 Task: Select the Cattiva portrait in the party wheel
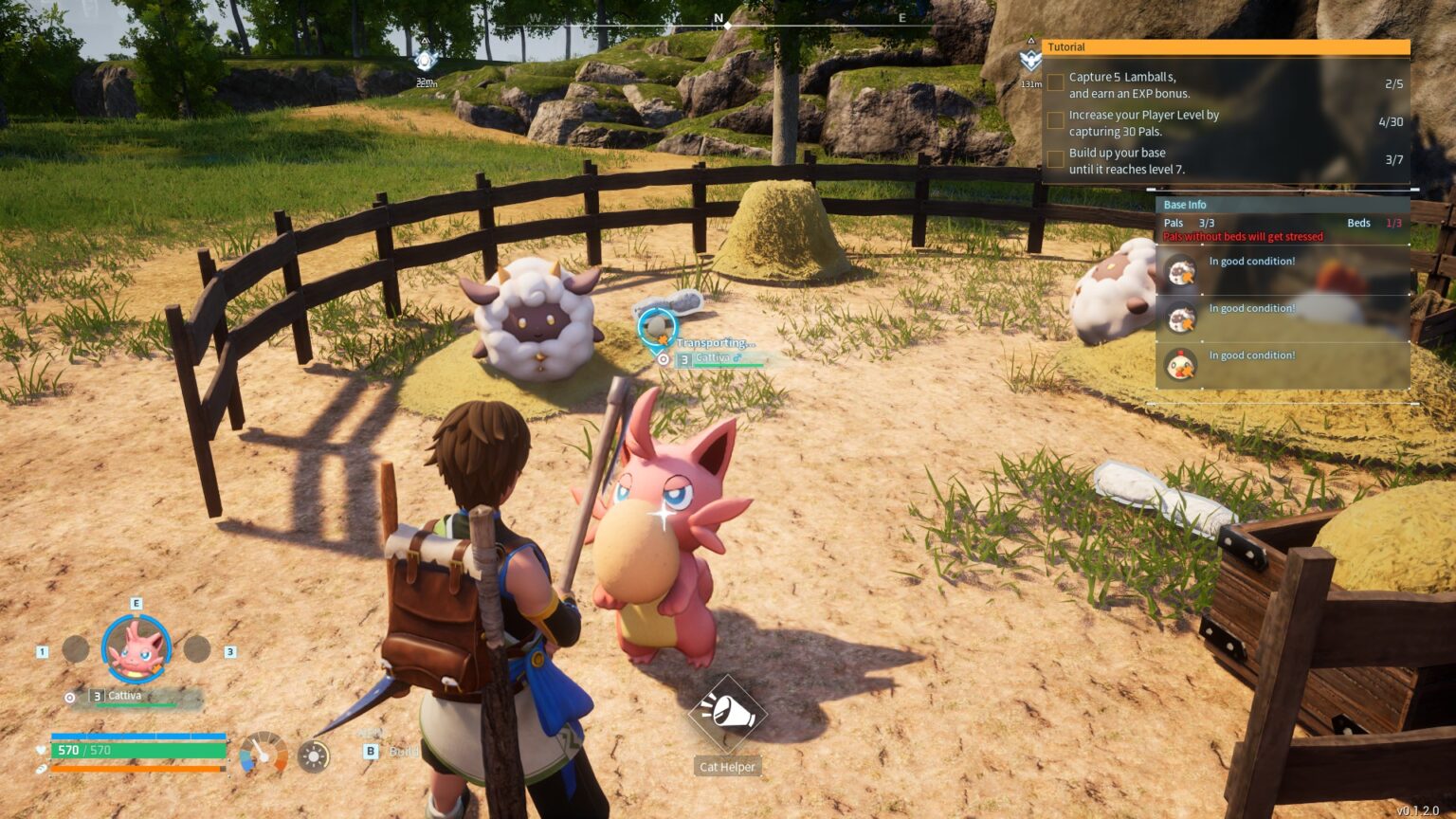click(136, 649)
